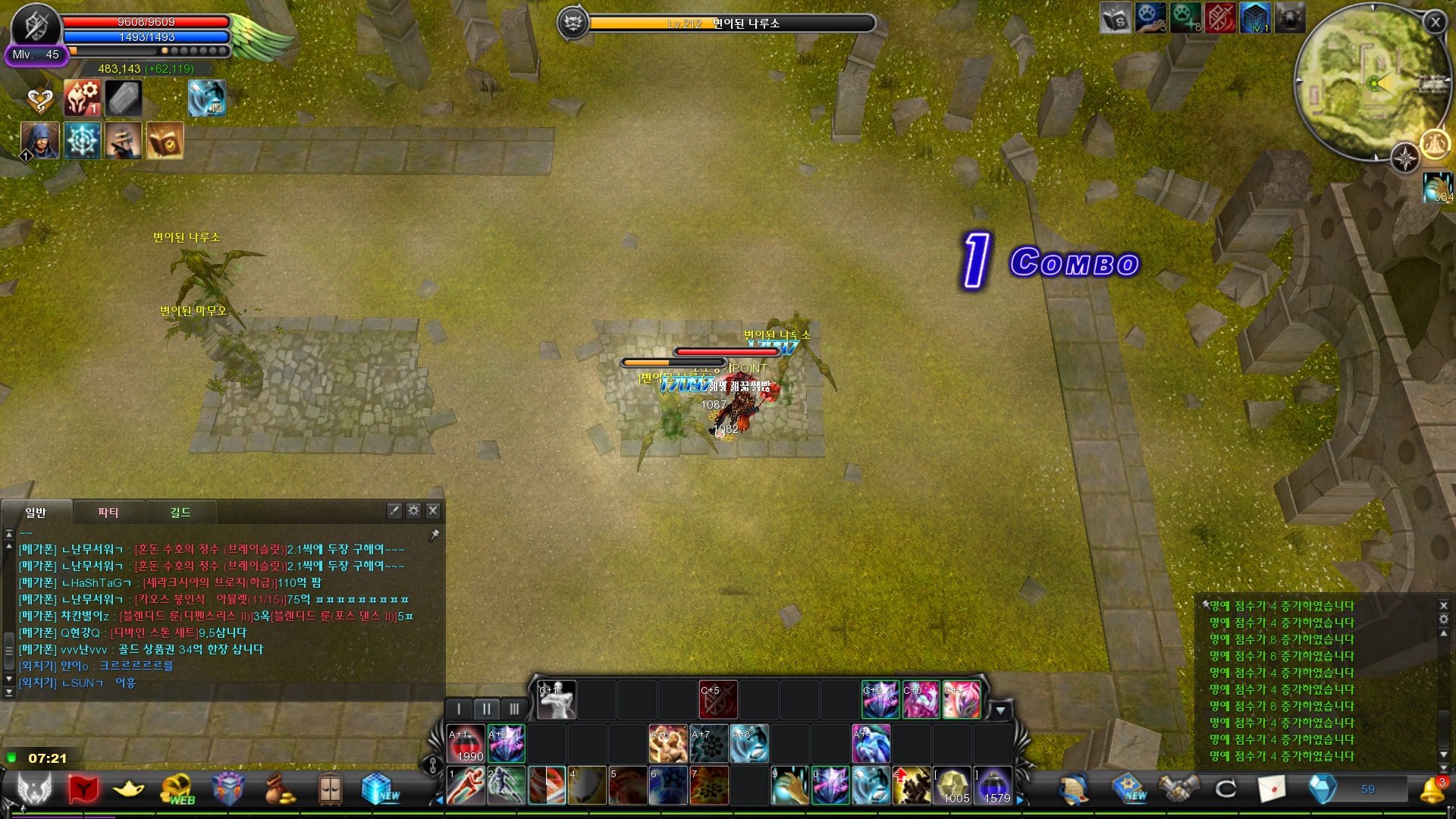Screen dimensions: 1456x819
Task: Click the spellbook S buff icon
Action: 1116,18
